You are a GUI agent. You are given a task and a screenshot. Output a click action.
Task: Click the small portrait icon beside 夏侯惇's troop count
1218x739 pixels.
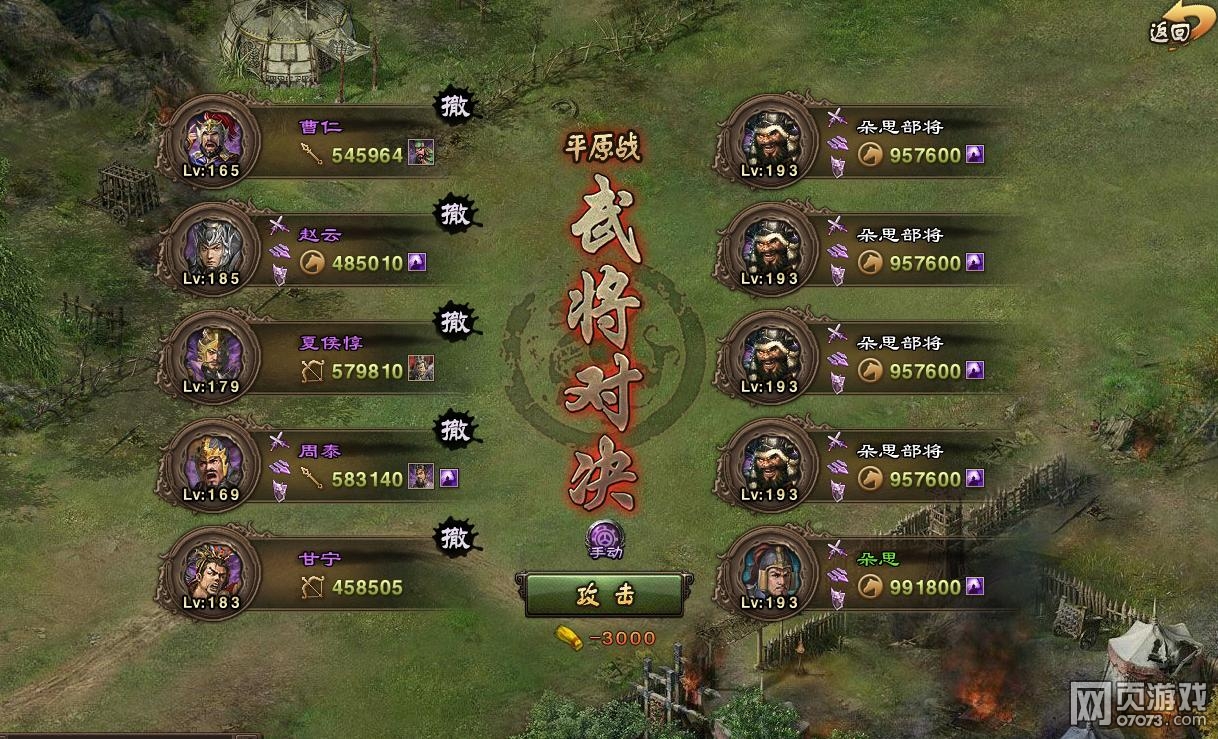click(x=421, y=370)
